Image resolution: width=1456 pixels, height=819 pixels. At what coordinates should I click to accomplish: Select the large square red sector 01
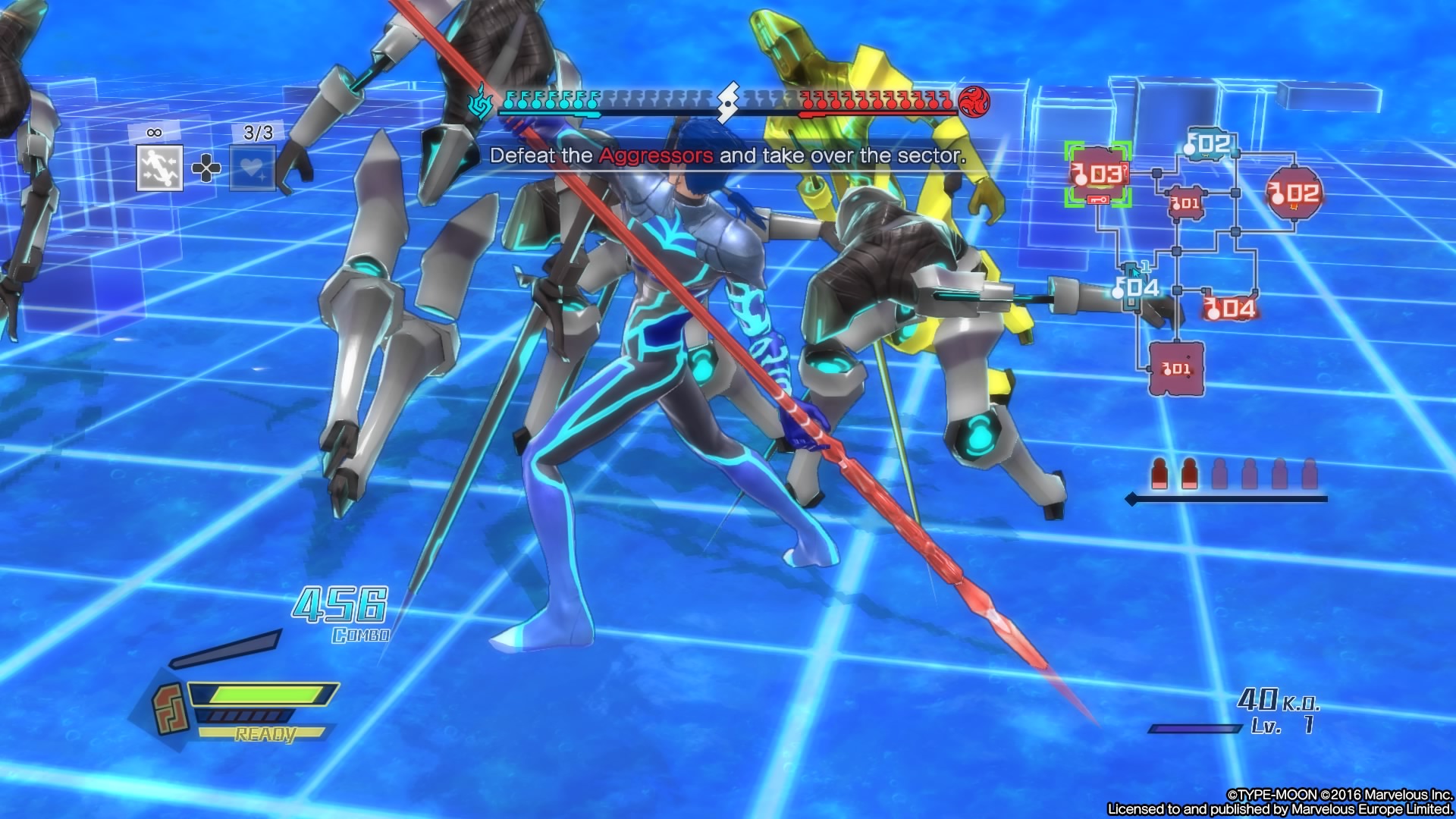click(1176, 369)
